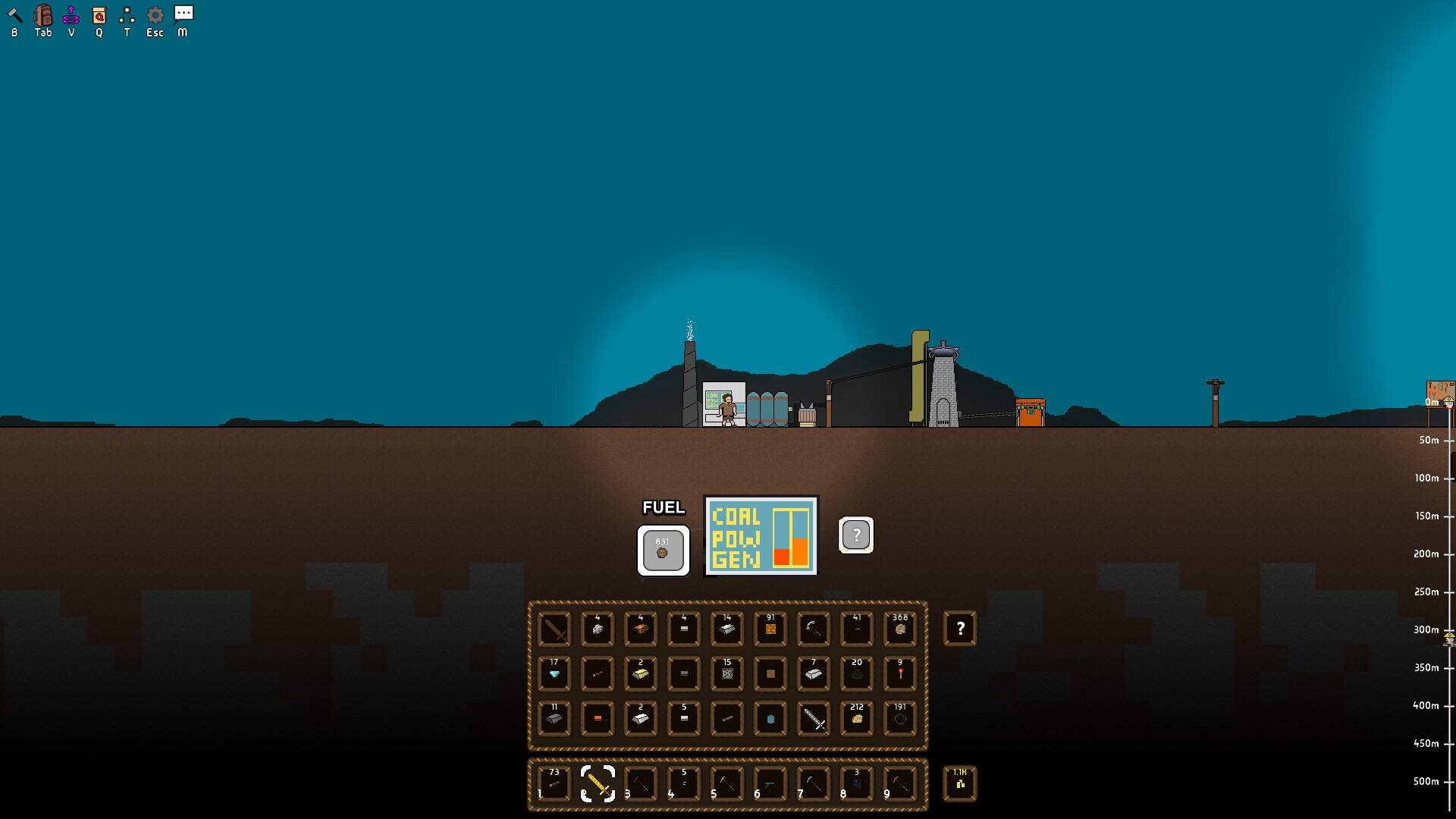Choose the blue pickaxe in hotbar slot 7
Image resolution: width=1456 pixels, height=819 pixels.
click(814, 783)
